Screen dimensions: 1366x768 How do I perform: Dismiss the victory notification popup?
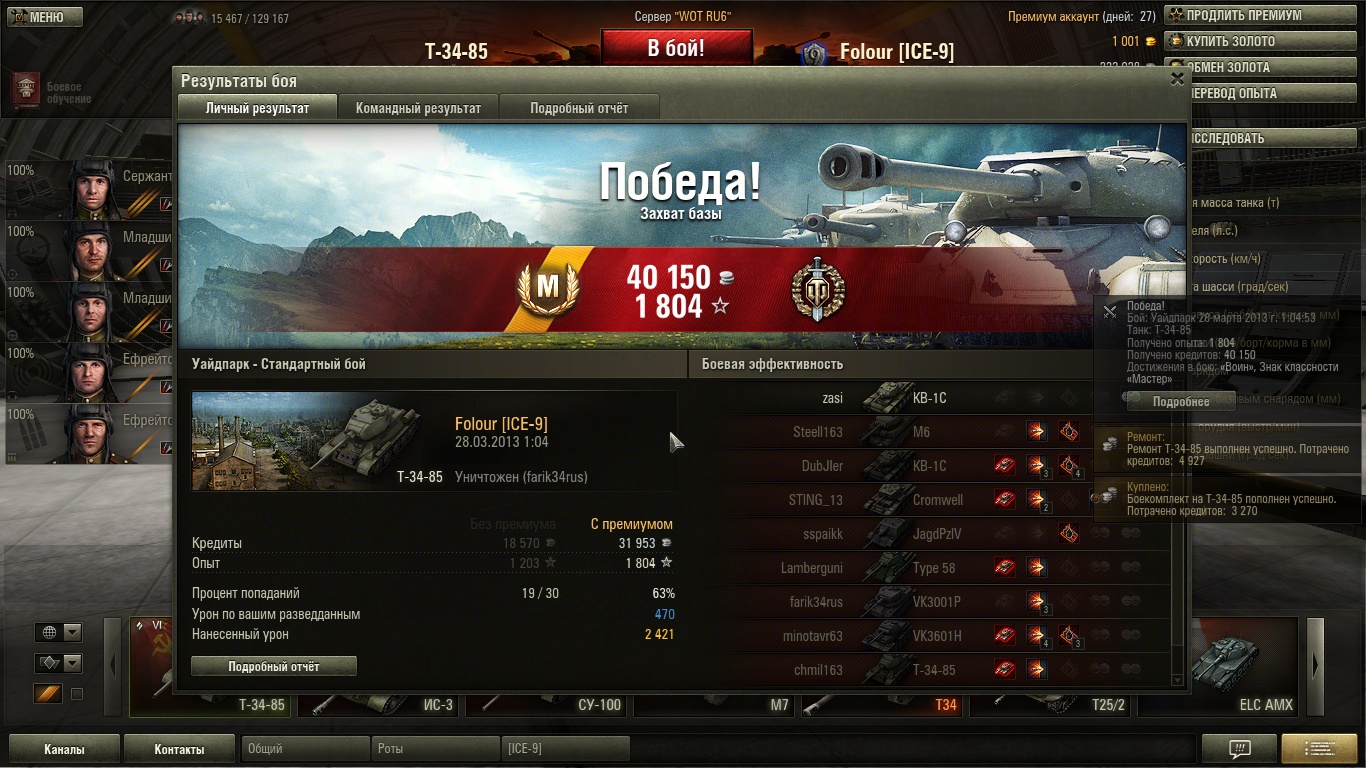click(1109, 312)
